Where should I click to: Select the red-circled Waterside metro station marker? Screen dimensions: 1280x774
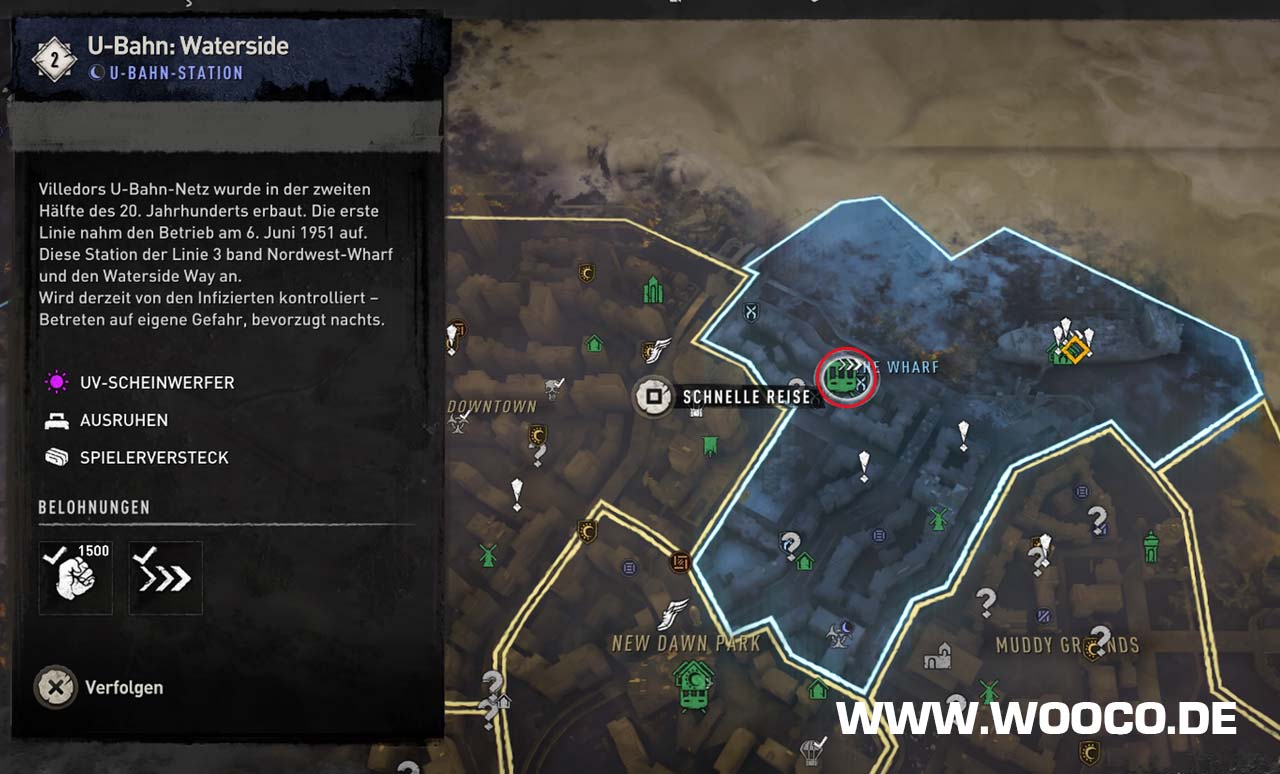[846, 377]
